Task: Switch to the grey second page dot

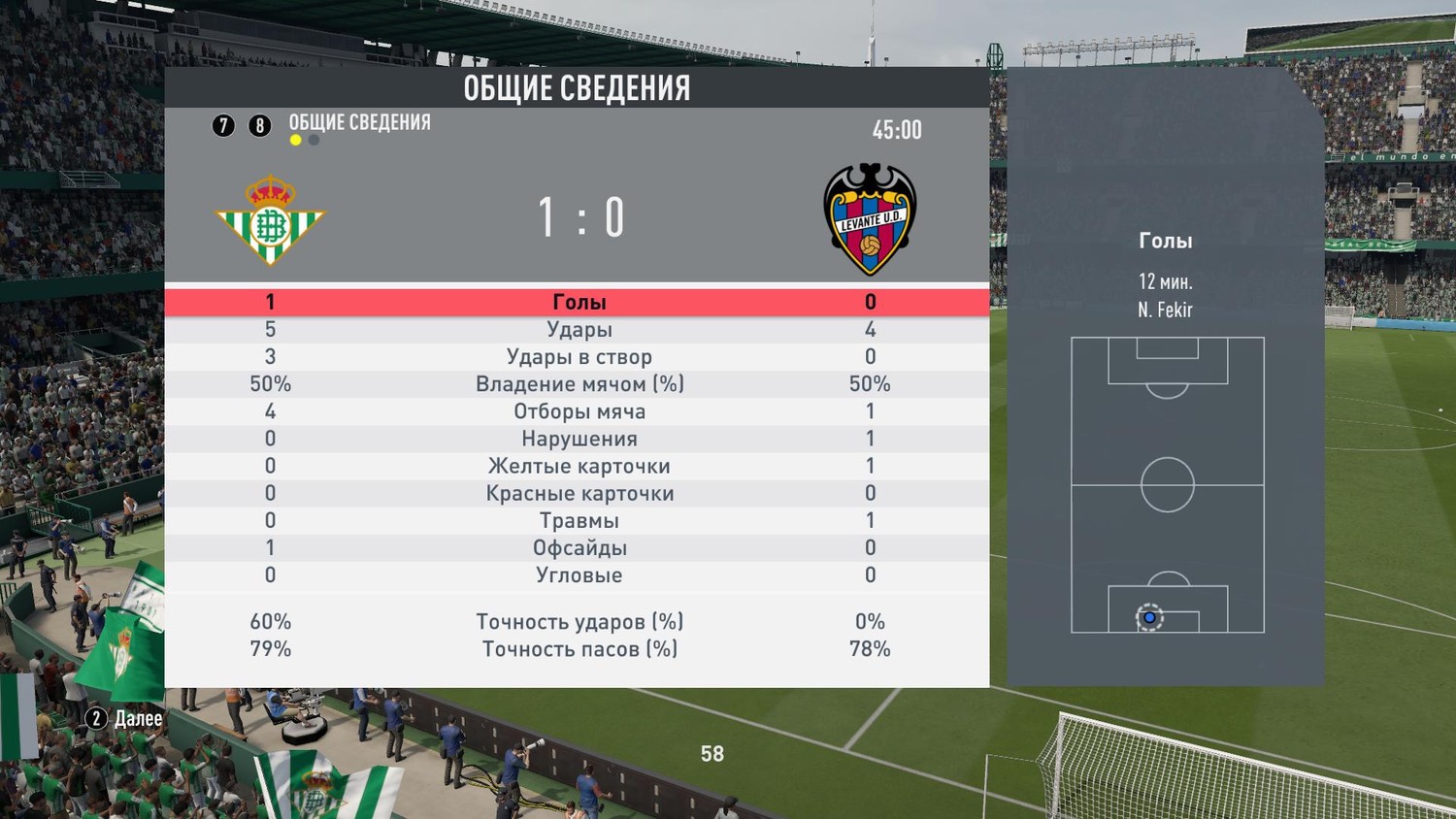Action: [314, 140]
